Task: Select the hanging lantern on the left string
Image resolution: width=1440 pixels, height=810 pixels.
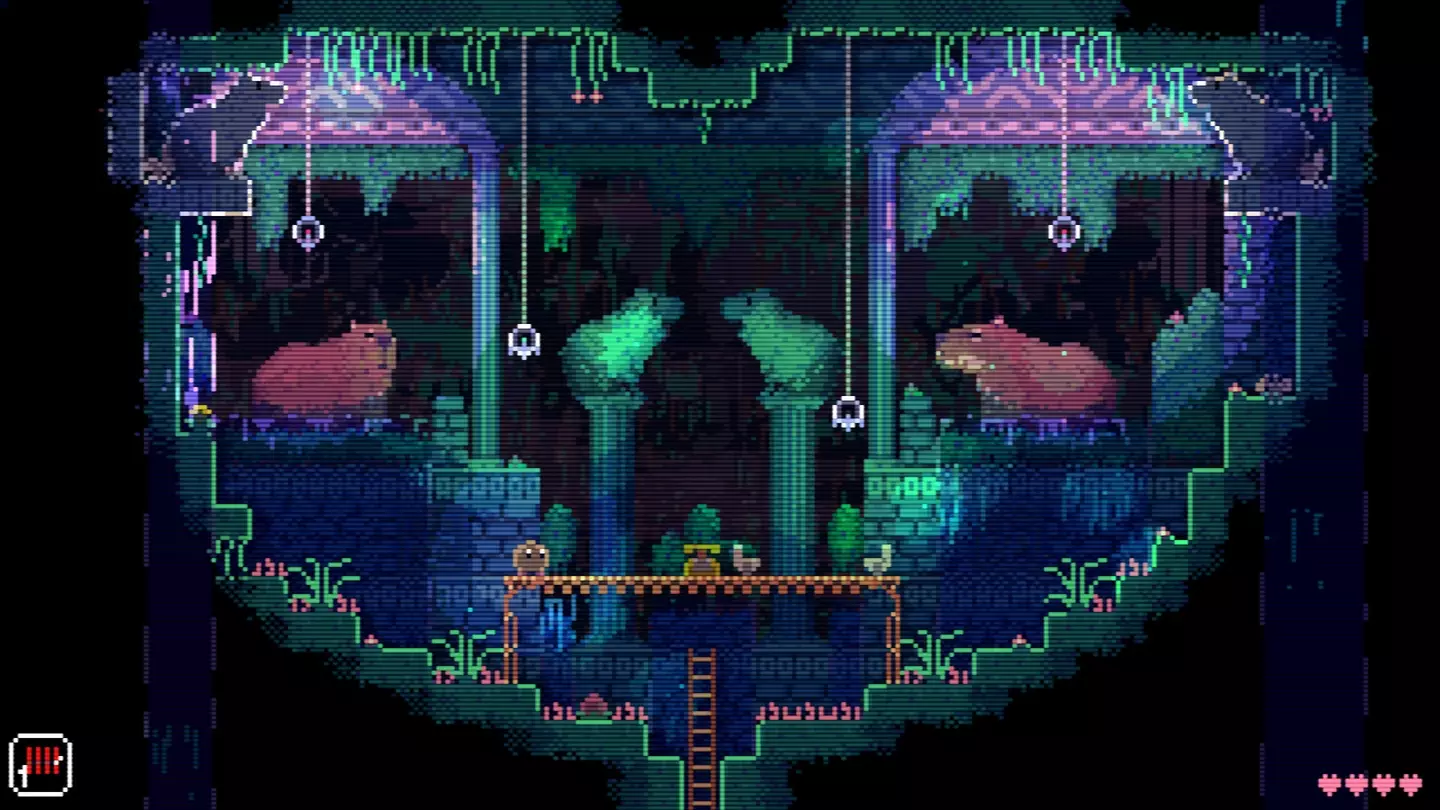Action: [308, 232]
